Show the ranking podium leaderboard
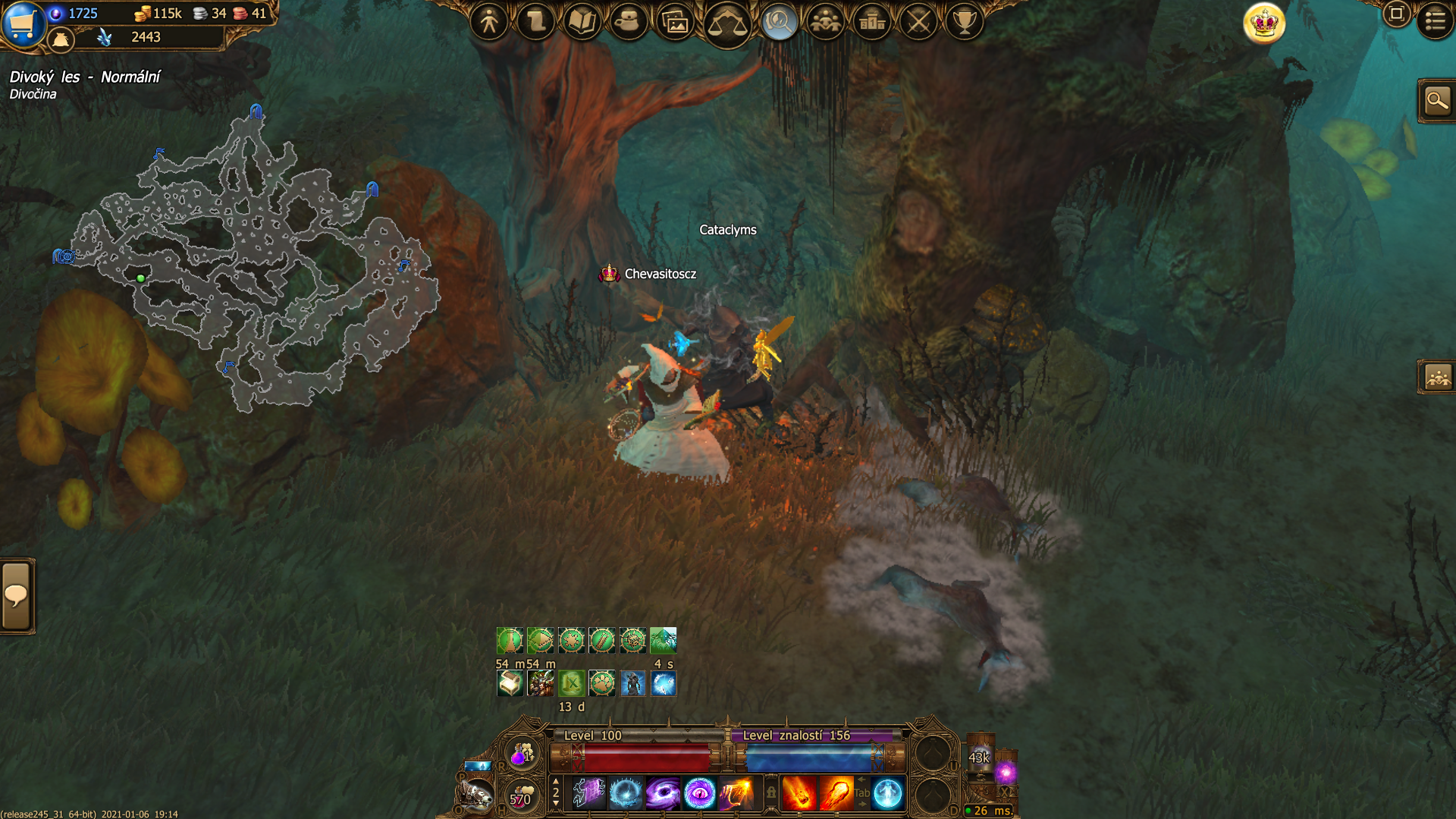Screen dimensions: 1456x819 pos(872,22)
